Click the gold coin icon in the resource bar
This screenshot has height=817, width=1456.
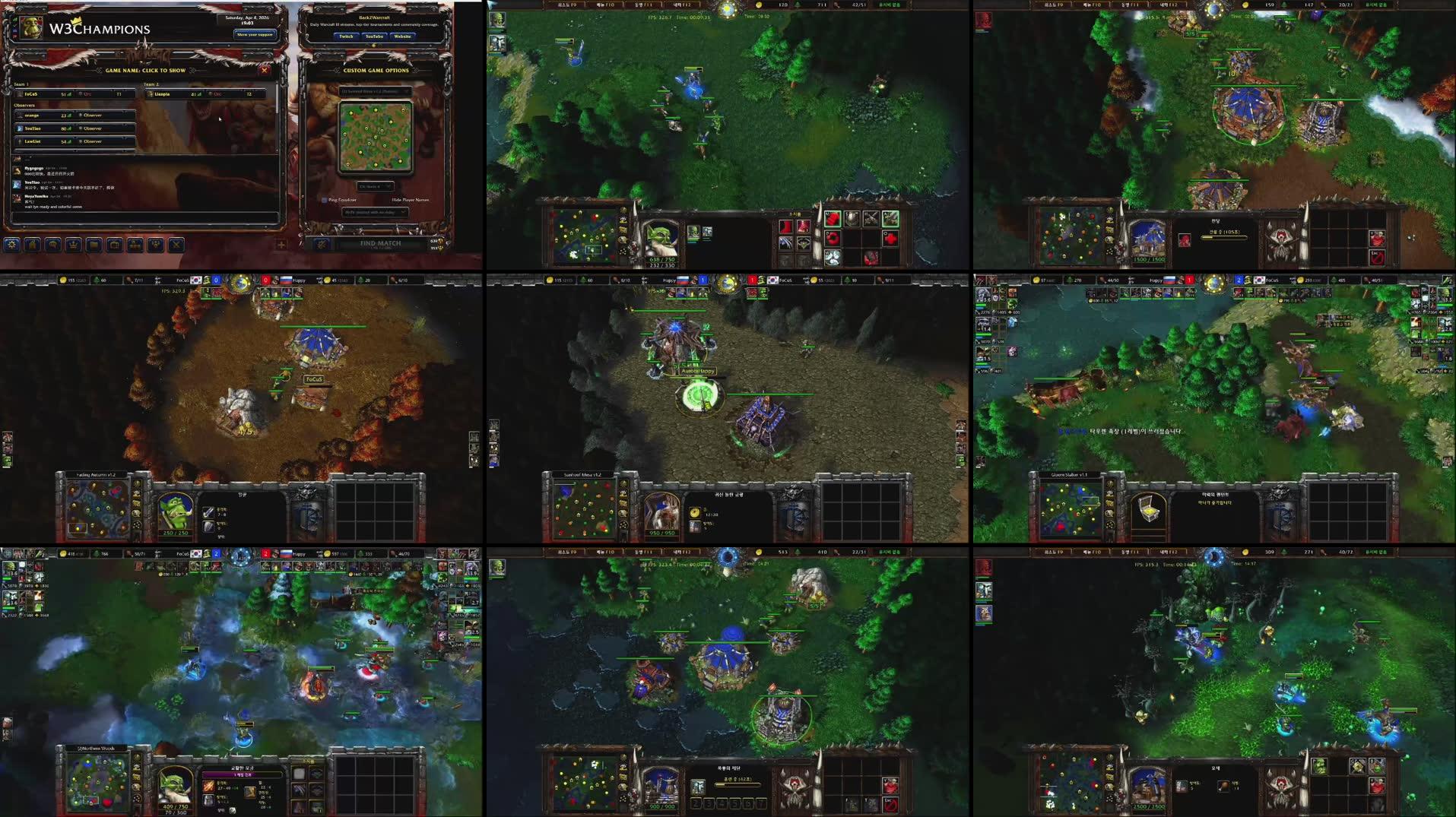pos(759,5)
